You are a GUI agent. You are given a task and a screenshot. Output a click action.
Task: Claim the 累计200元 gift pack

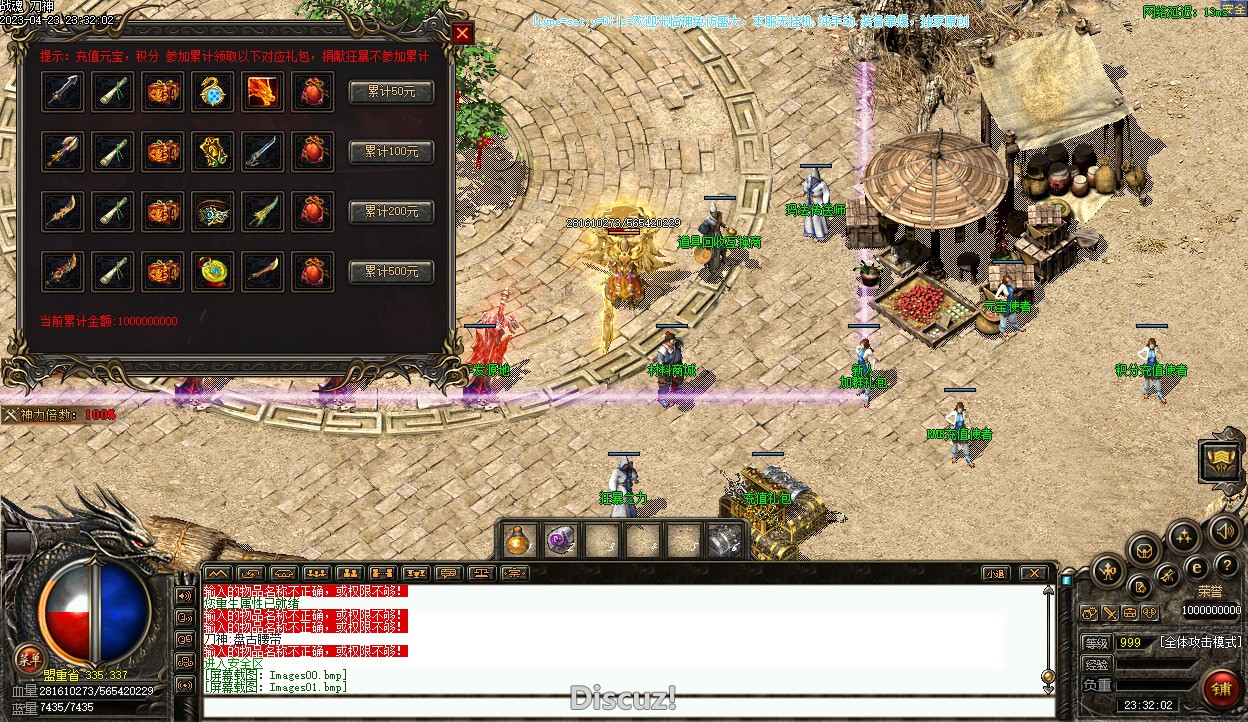pos(390,212)
